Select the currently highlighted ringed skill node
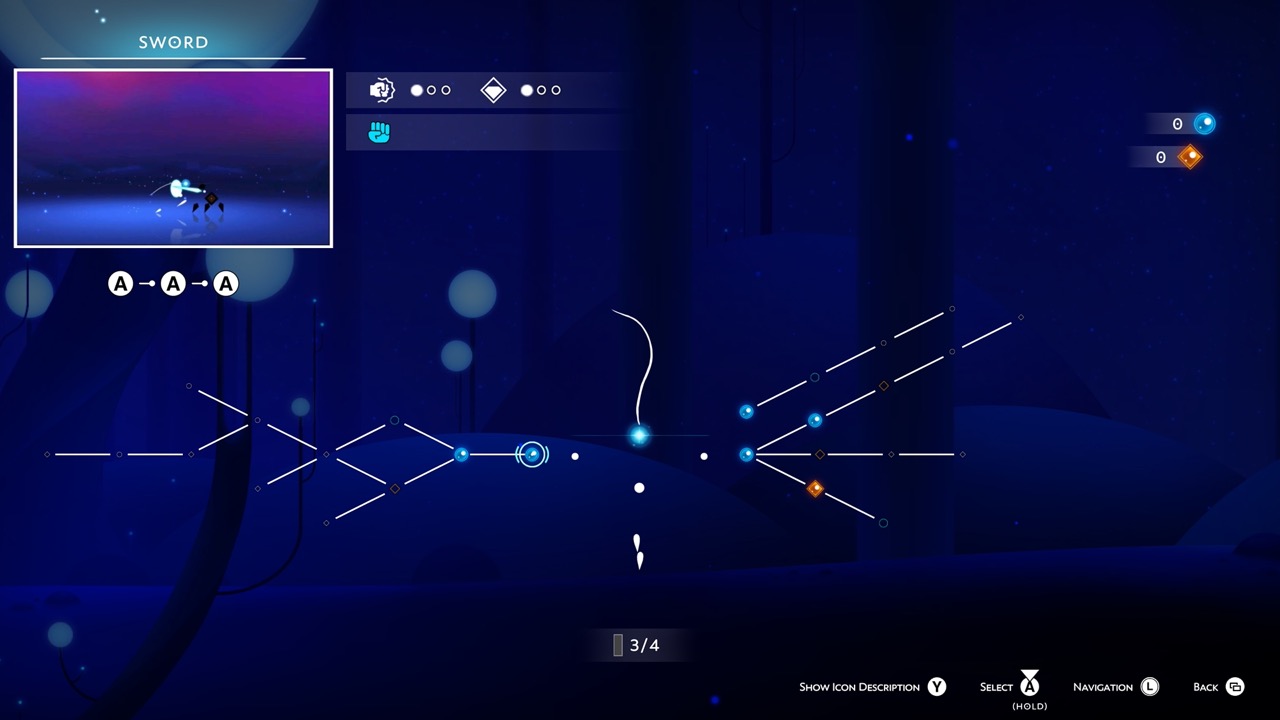1280x720 pixels. (531, 454)
